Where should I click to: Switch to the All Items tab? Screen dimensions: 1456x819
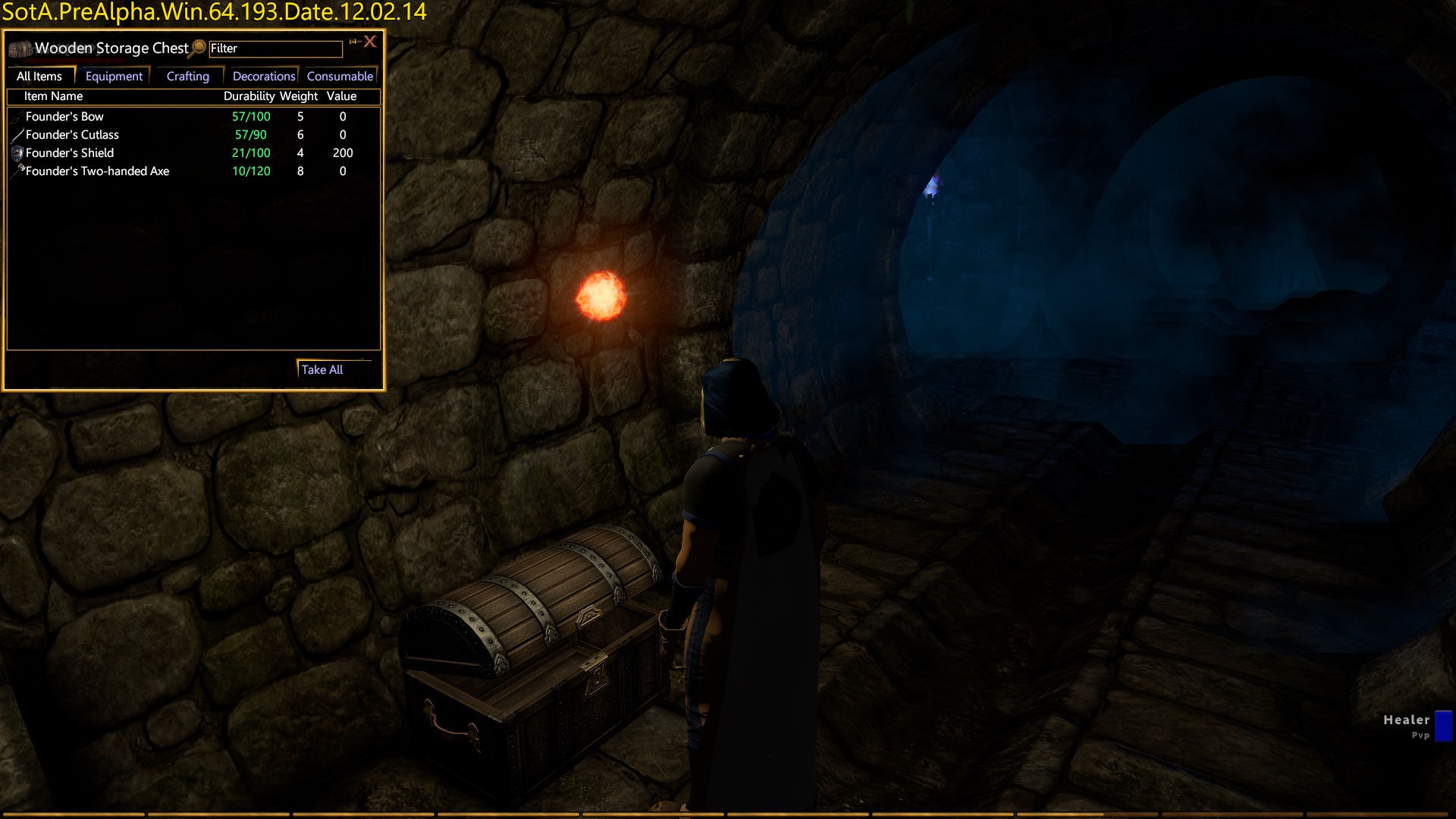coord(39,76)
